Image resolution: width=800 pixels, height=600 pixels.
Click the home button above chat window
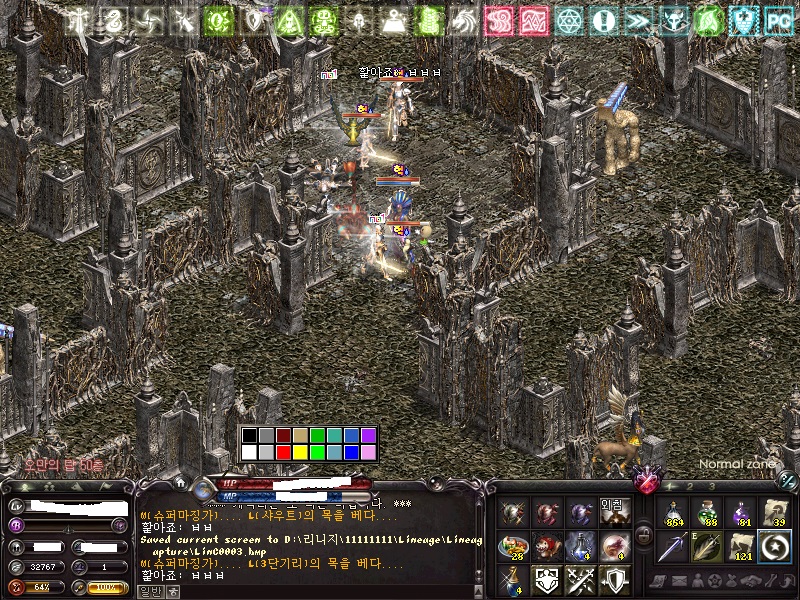point(180,484)
